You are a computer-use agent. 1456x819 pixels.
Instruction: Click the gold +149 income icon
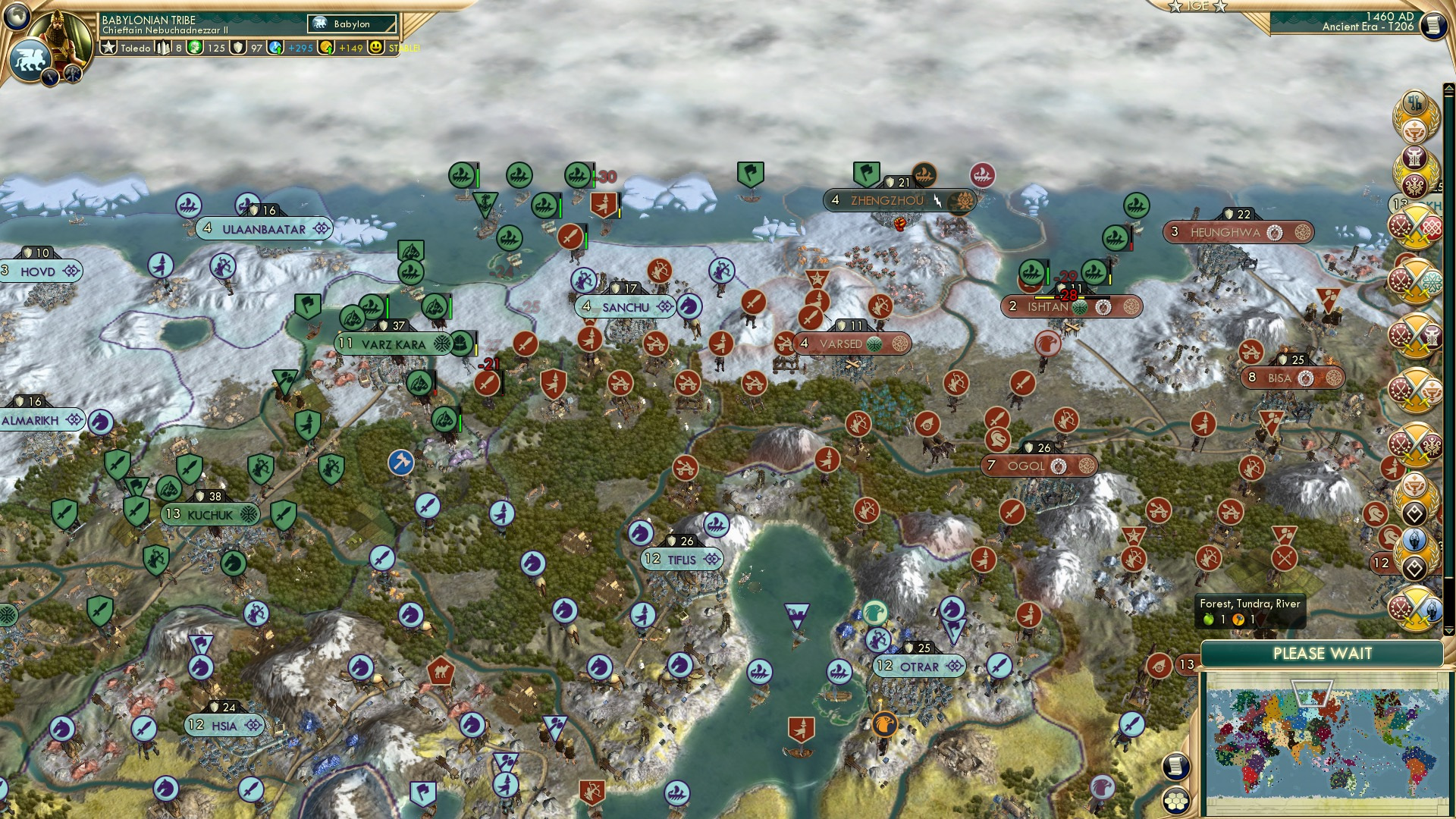click(x=325, y=48)
